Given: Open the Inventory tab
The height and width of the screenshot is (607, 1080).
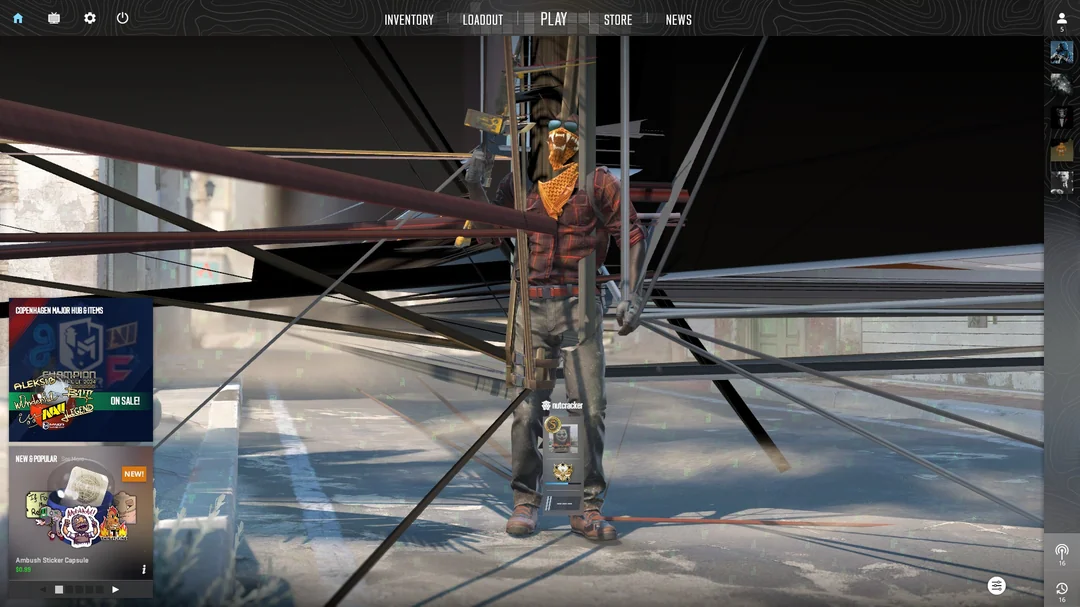Looking at the screenshot, I should (409, 20).
